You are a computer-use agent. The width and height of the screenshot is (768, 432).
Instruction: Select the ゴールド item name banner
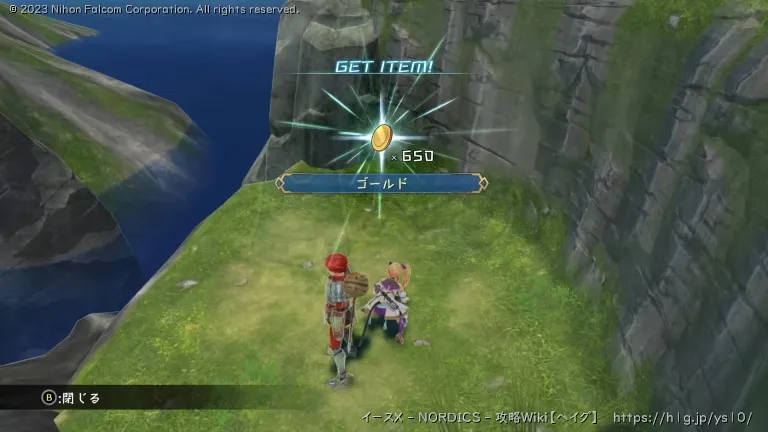click(381, 183)
